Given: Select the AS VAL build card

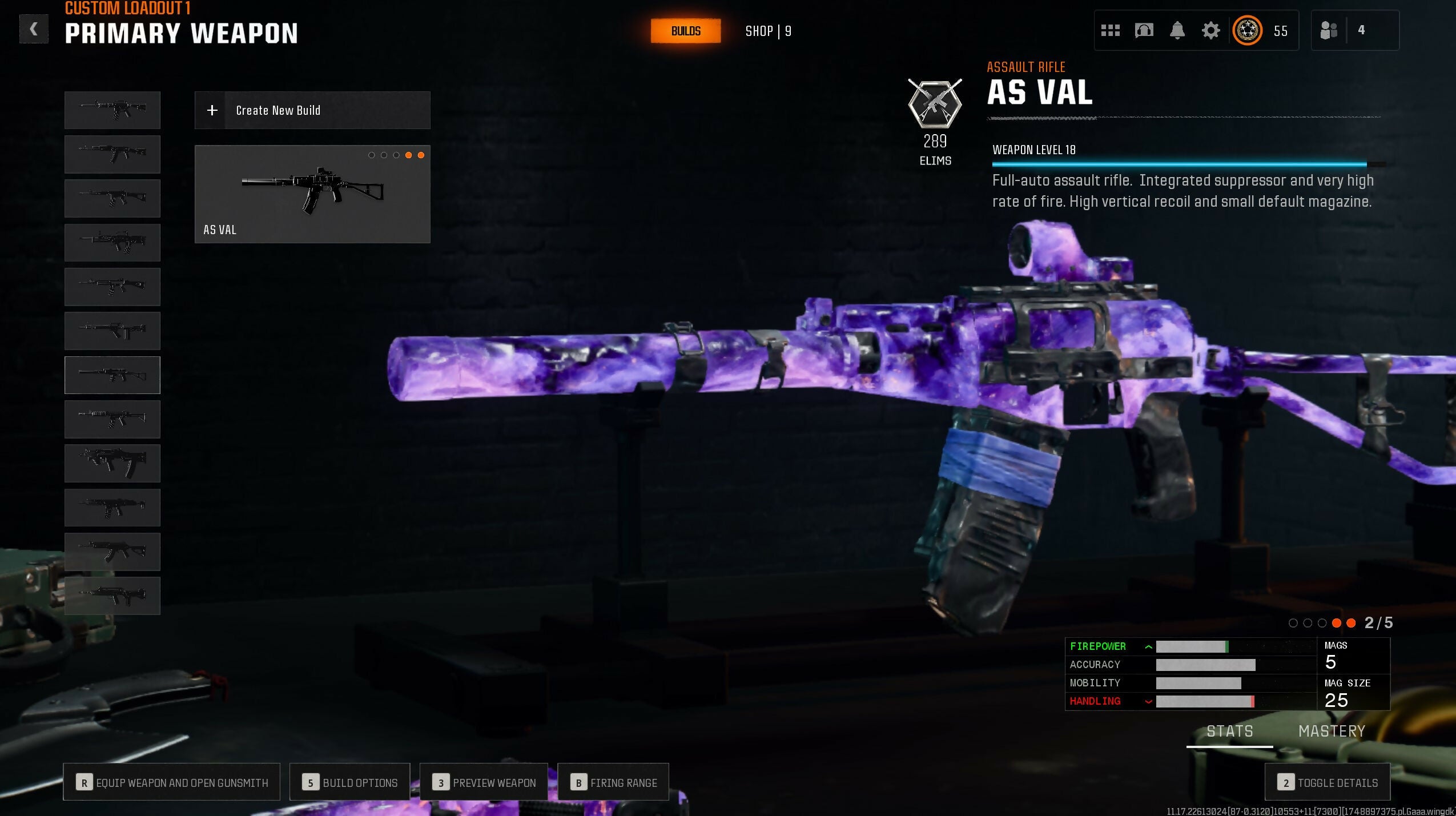Looking at the screenshot, I should pos(312,194).
